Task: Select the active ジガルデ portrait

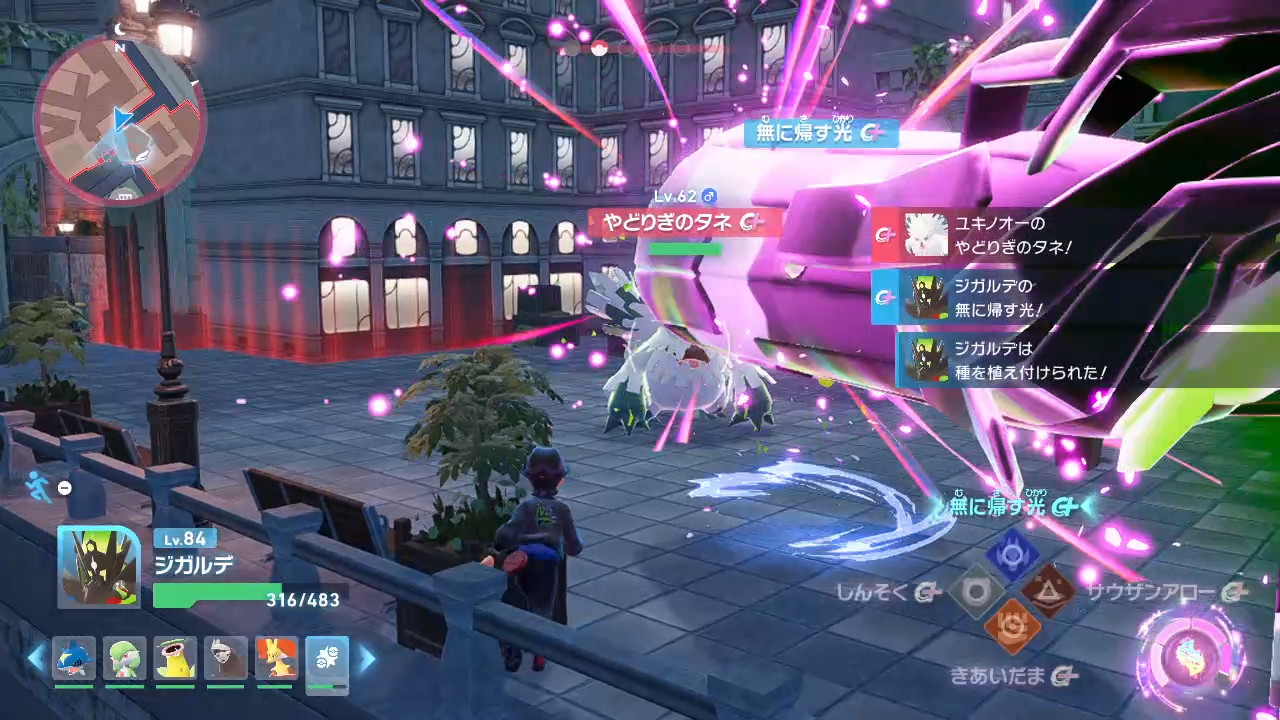Action: tap(98, 567)
